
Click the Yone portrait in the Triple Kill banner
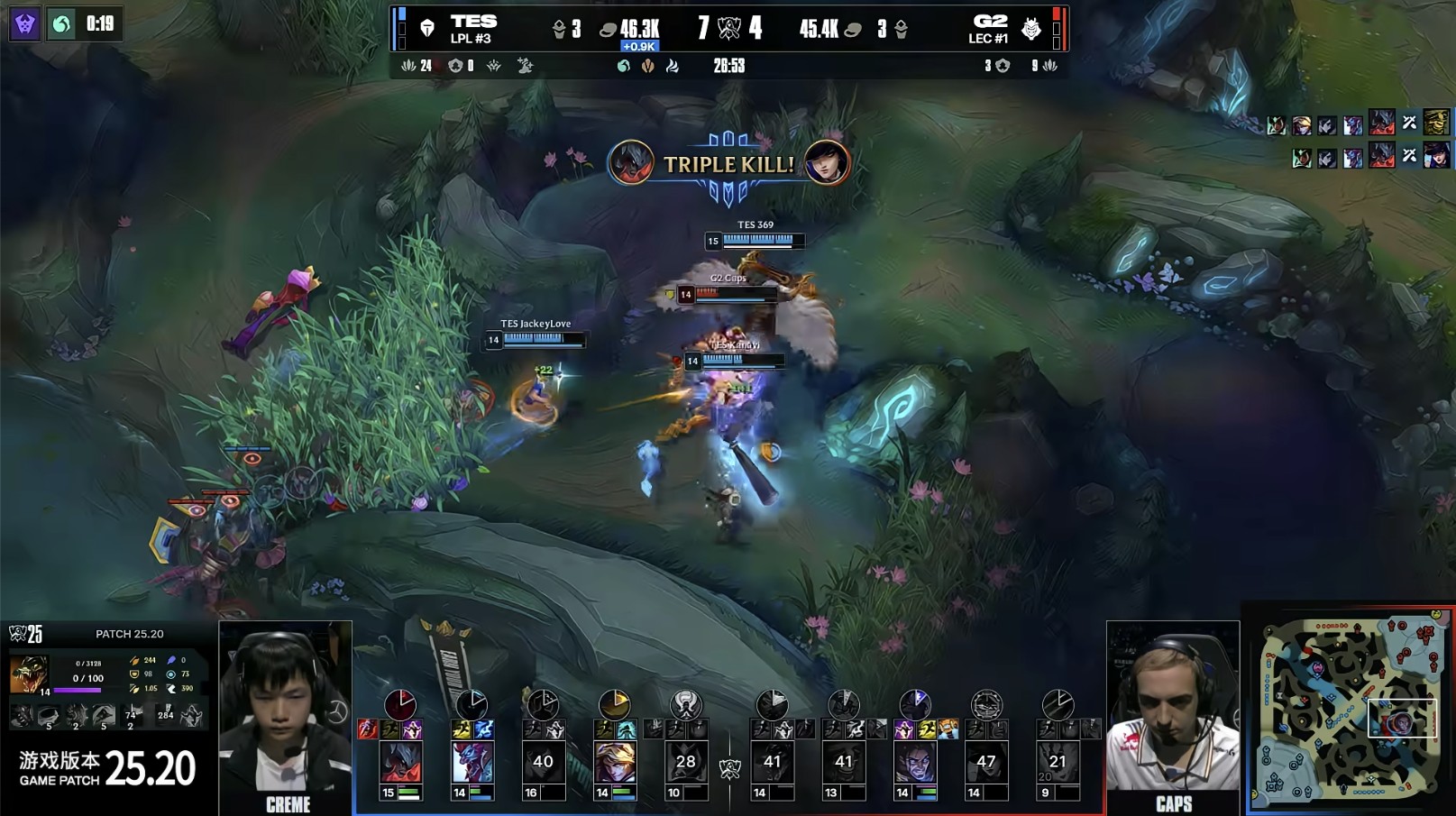[x=630, y=163]
